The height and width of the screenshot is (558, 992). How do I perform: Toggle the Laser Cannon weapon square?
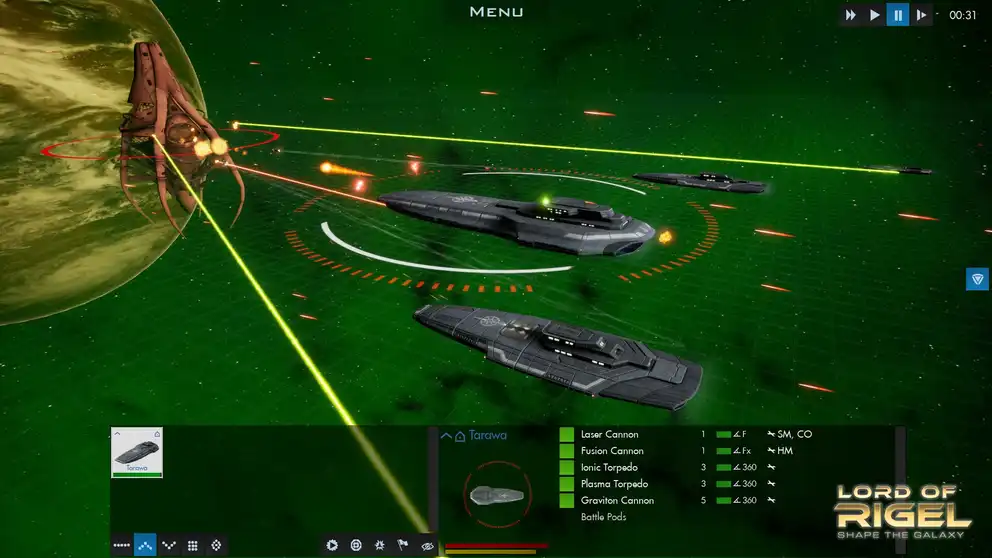[x=567, y=435]
